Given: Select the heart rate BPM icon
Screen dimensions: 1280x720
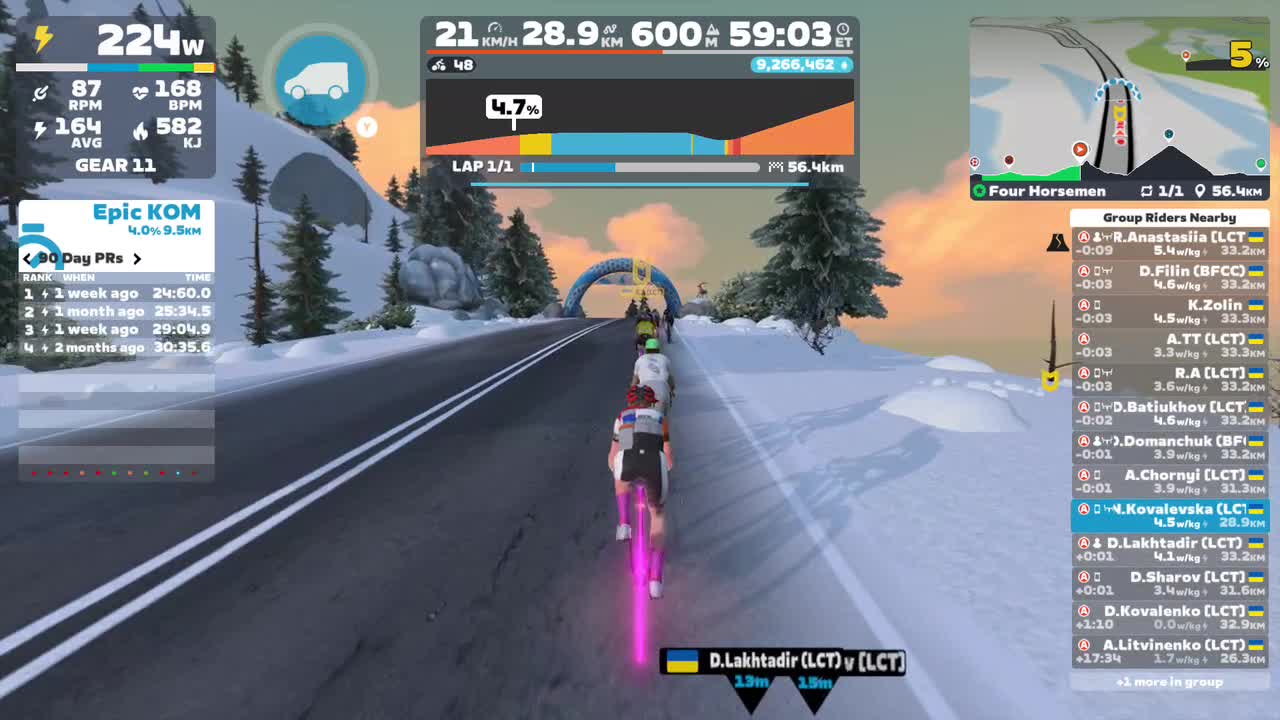Looking at the screenshot, I should [x=140, y=93].
